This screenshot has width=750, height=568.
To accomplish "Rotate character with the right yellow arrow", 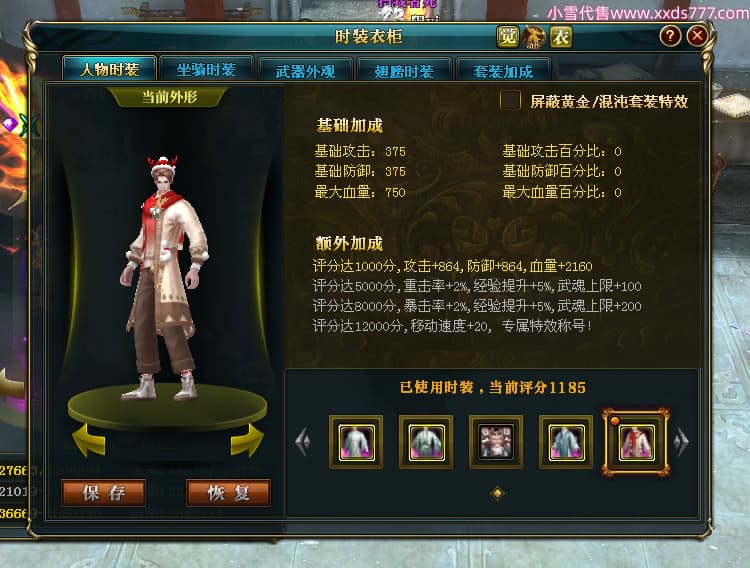I will point(246,439).
